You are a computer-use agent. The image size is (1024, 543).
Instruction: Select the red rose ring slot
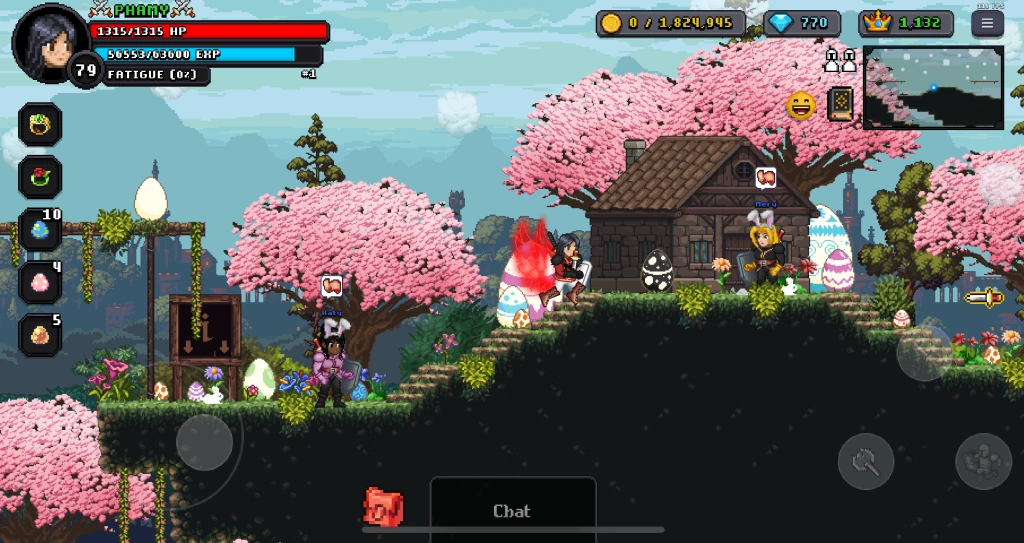coord(41,177)
